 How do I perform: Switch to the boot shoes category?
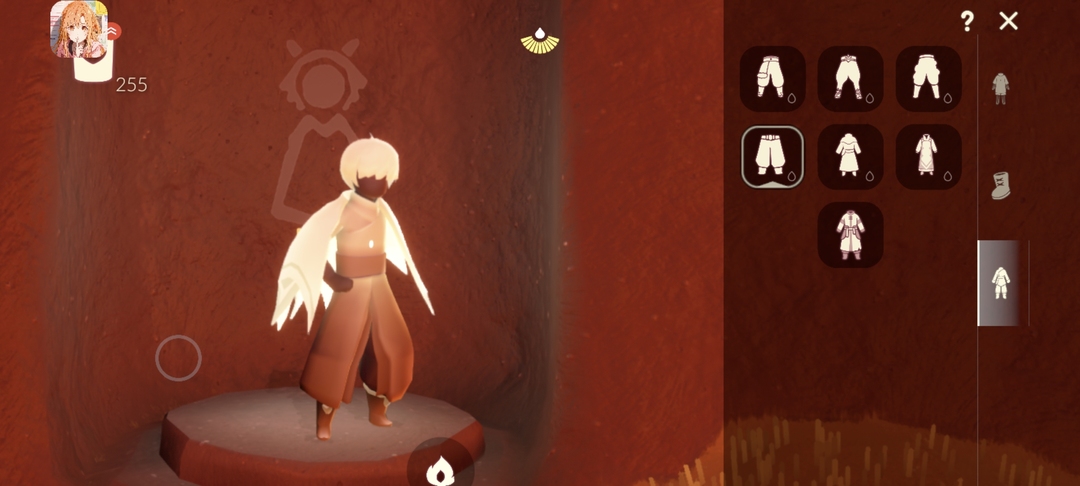coord(1001,185)
